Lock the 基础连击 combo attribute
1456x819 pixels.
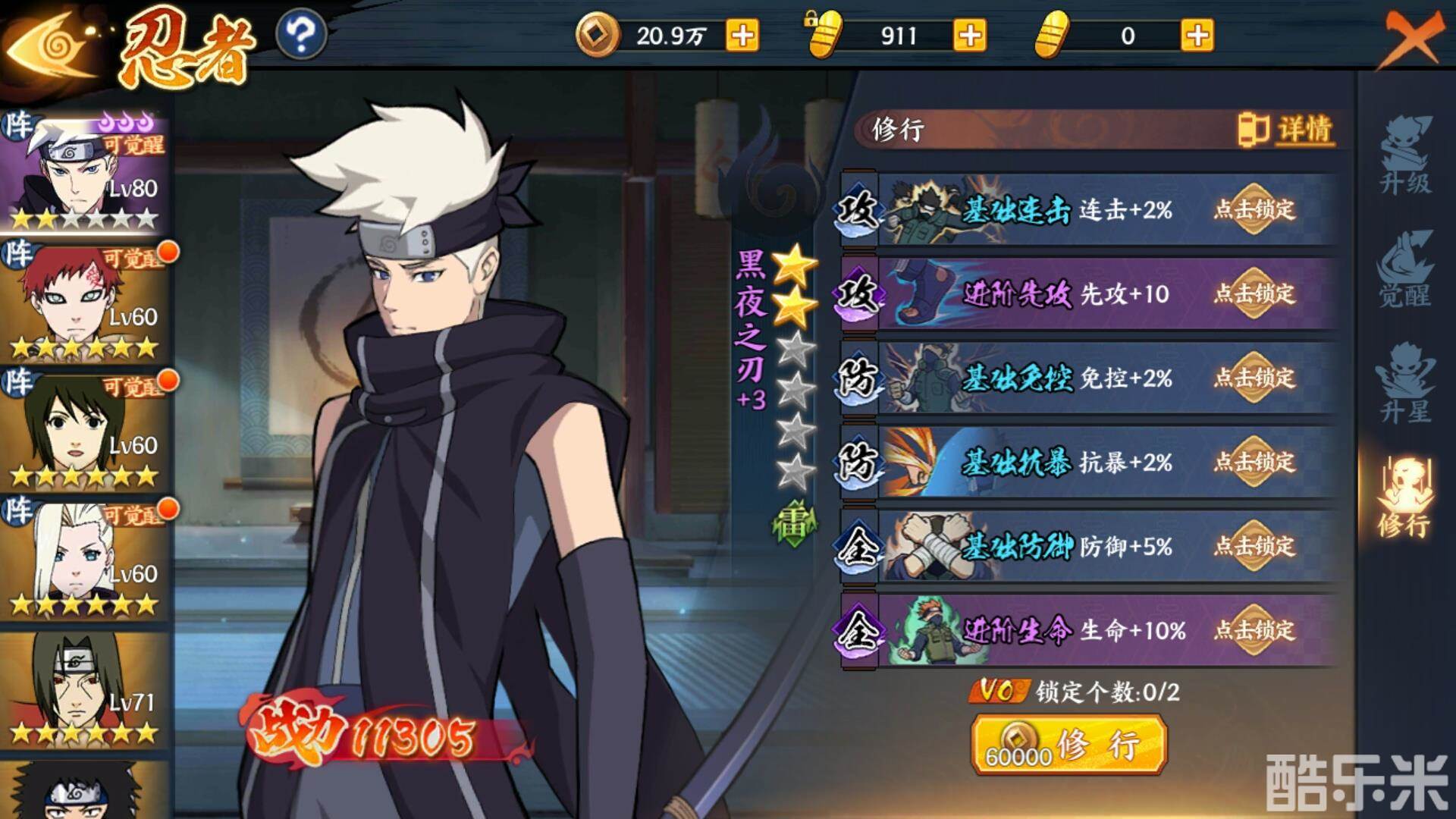[1254, 209]
